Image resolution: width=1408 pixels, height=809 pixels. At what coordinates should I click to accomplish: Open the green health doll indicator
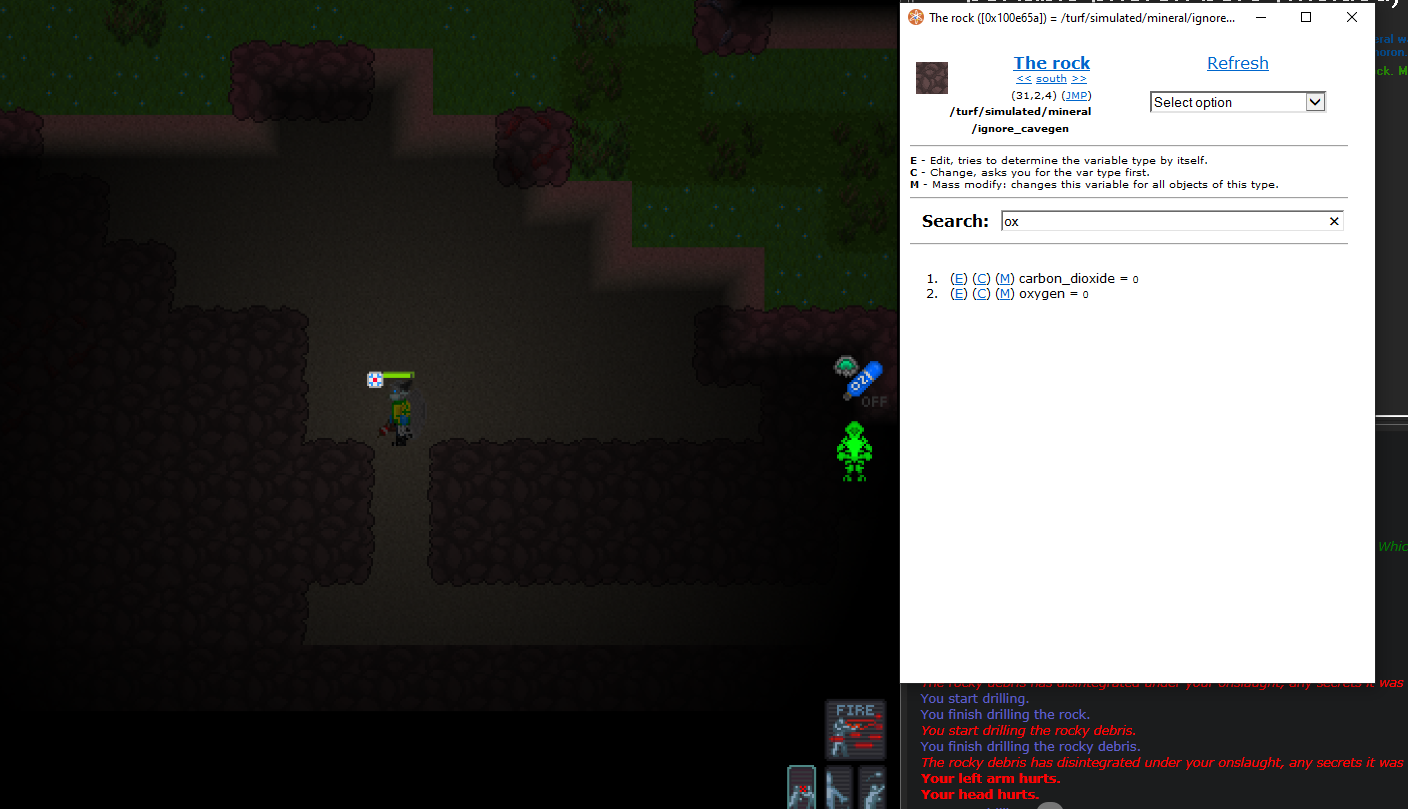[854, 452]
